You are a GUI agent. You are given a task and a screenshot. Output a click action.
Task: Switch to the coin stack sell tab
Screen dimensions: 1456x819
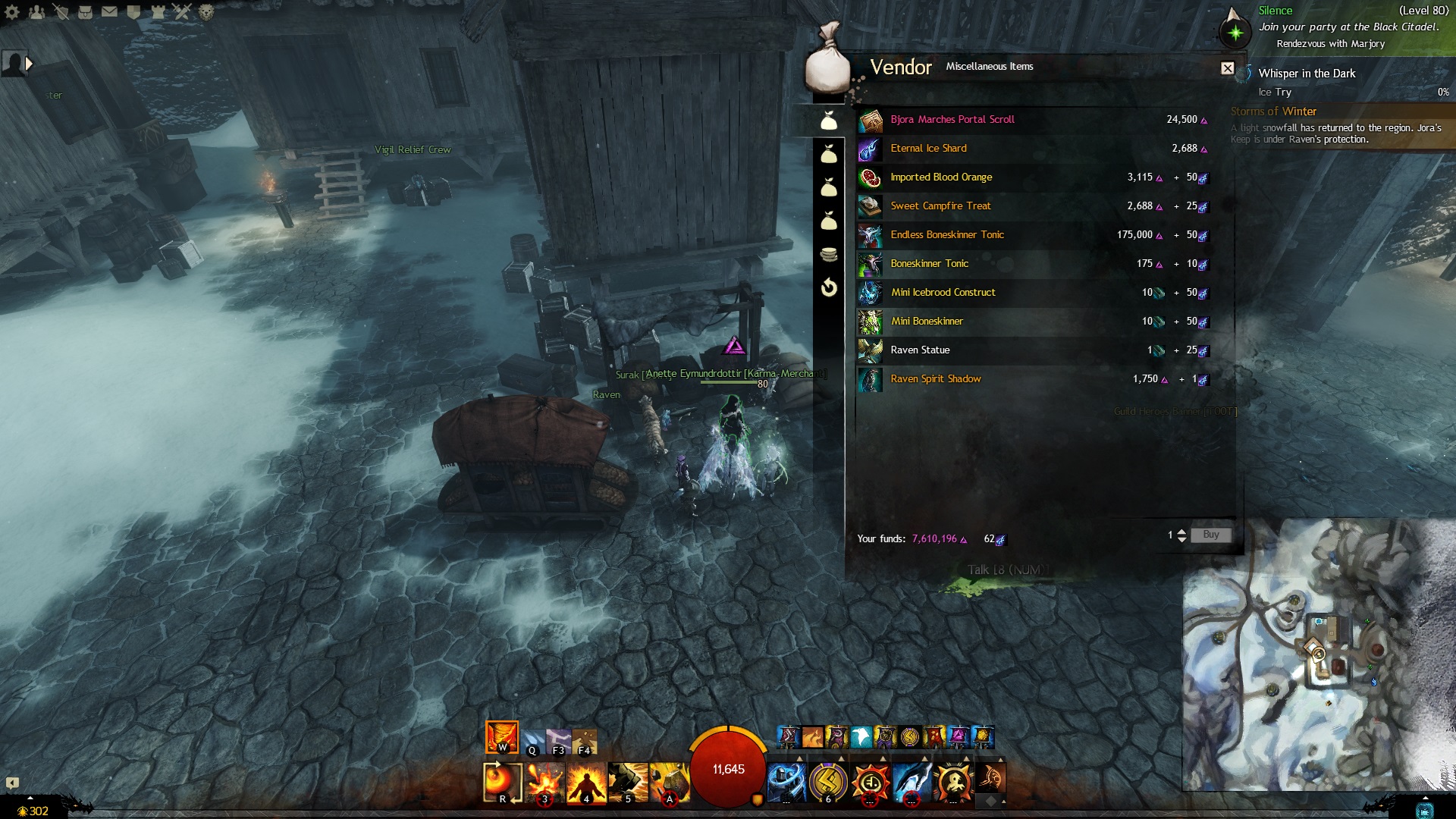click(x=829, y=254)
